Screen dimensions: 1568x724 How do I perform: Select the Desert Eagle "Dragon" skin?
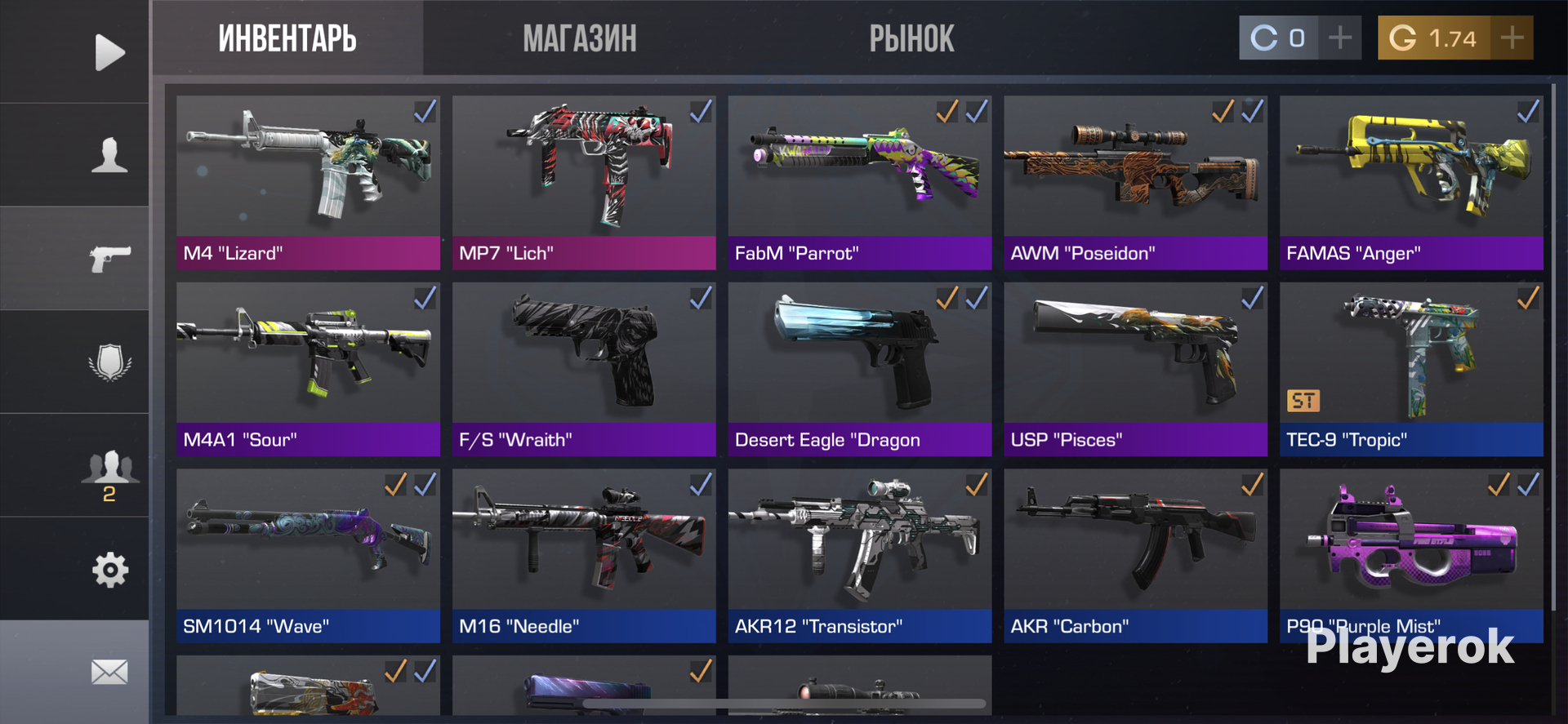(x=859, y=368)
